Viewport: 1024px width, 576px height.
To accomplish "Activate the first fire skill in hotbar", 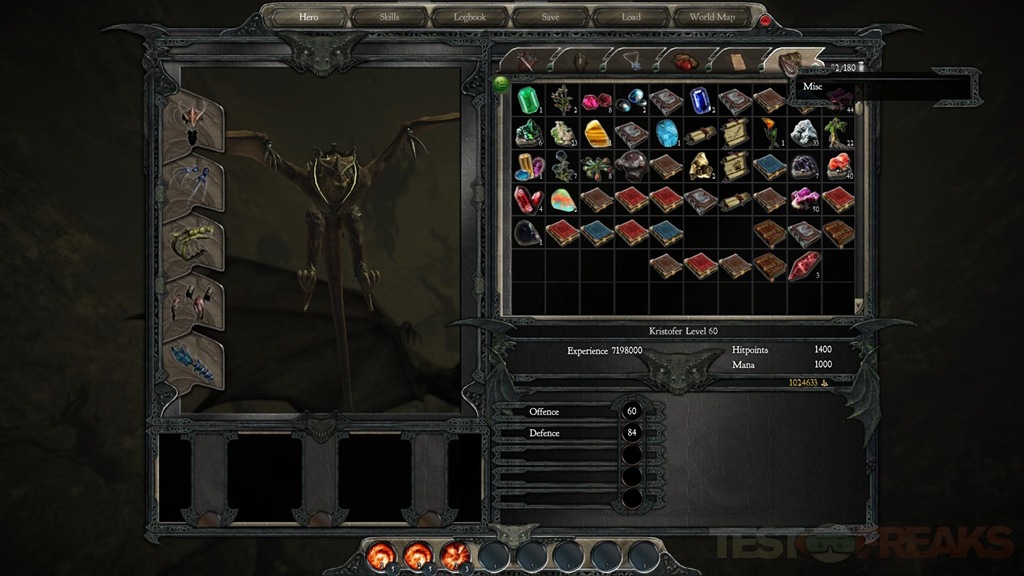I will 383,554.
